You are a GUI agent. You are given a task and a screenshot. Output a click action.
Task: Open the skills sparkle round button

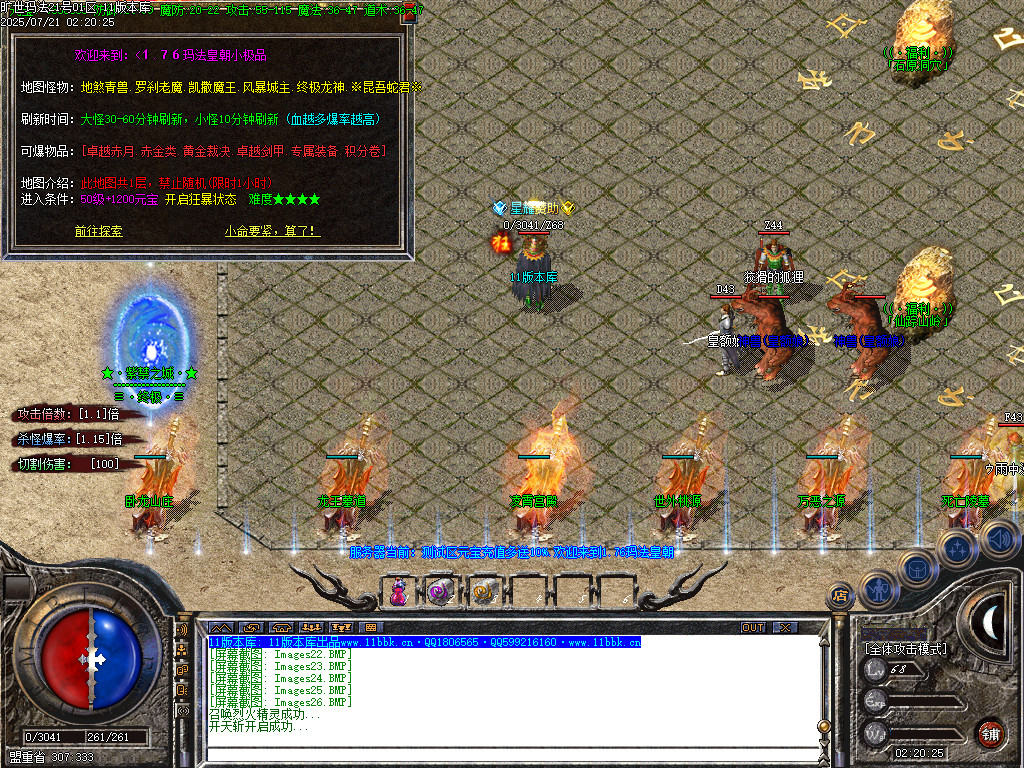tap(956, 548)
